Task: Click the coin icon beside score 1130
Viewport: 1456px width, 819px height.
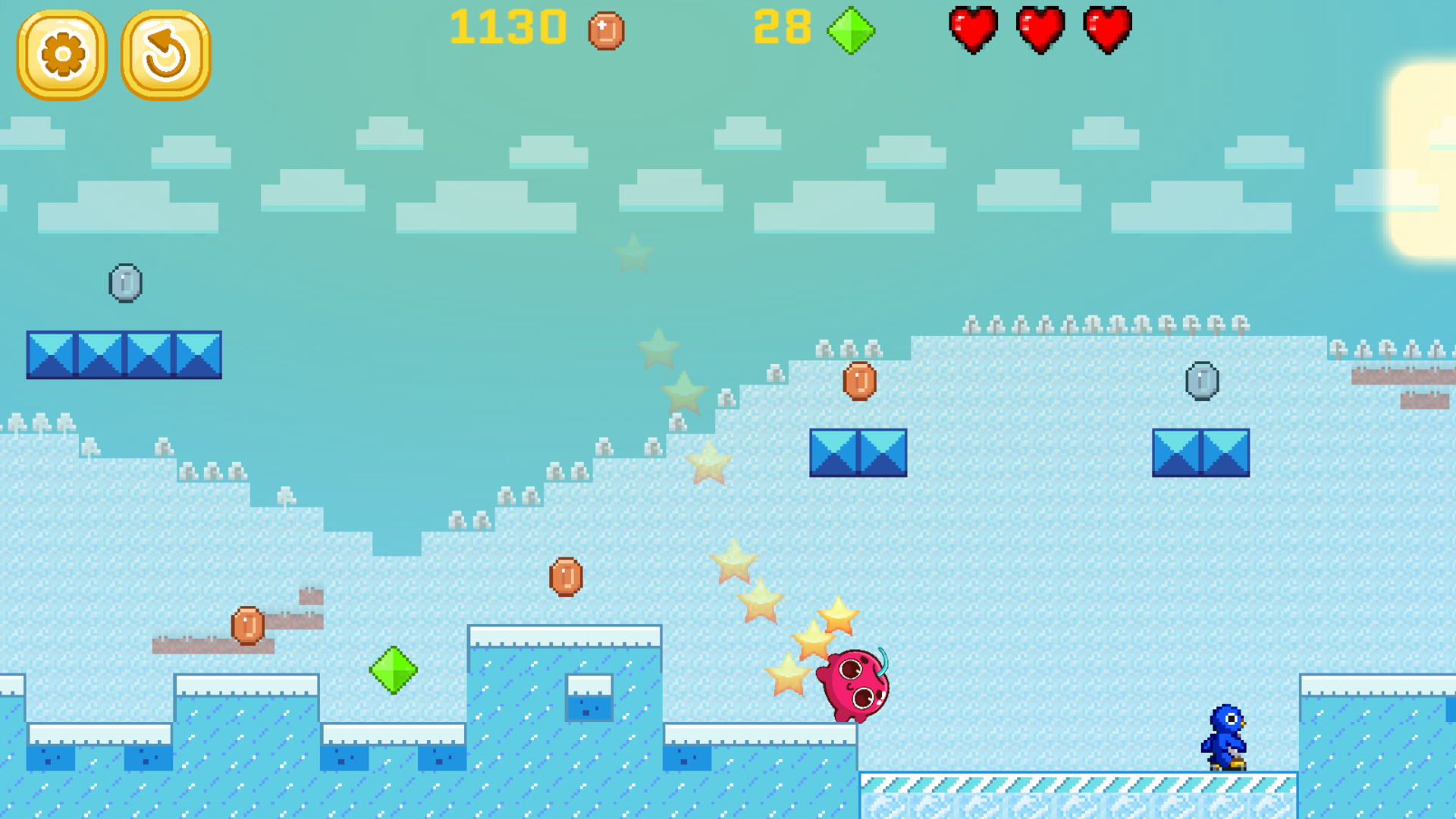Action: click(x=604, y=30)
